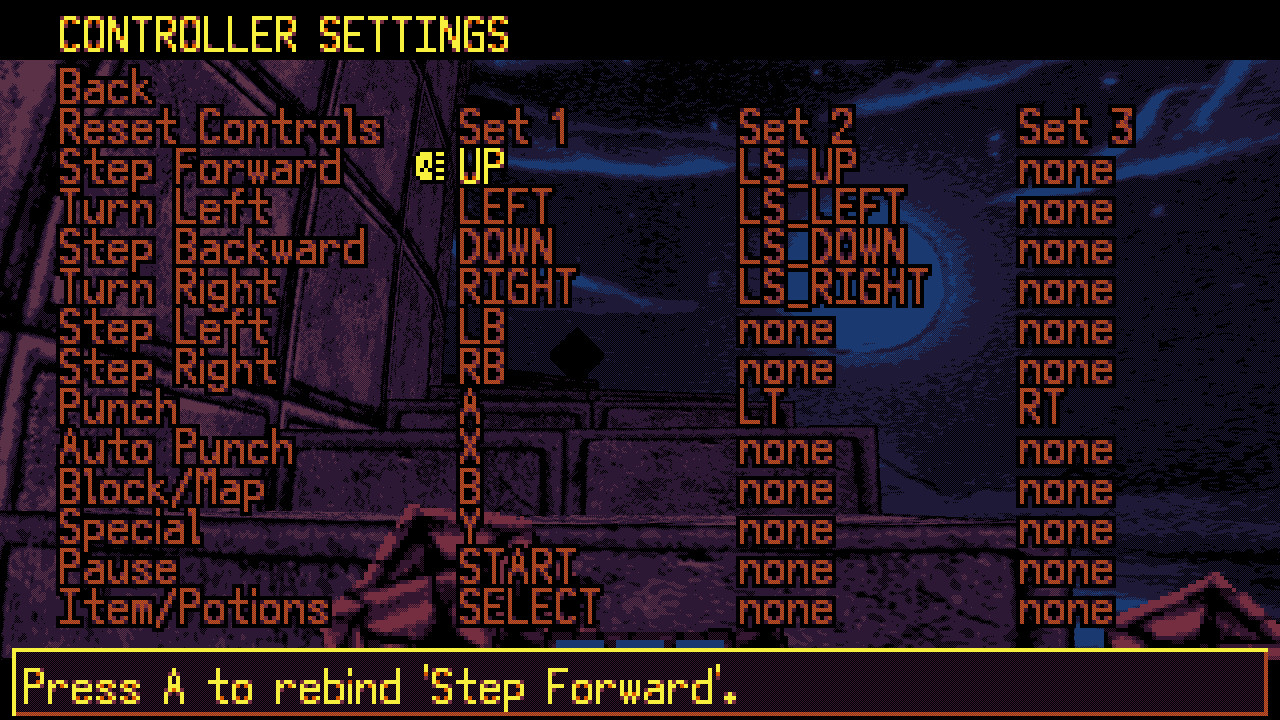Select the Turn Left action row
This screenshot has width=1280, height=720.
click(164, 209)
